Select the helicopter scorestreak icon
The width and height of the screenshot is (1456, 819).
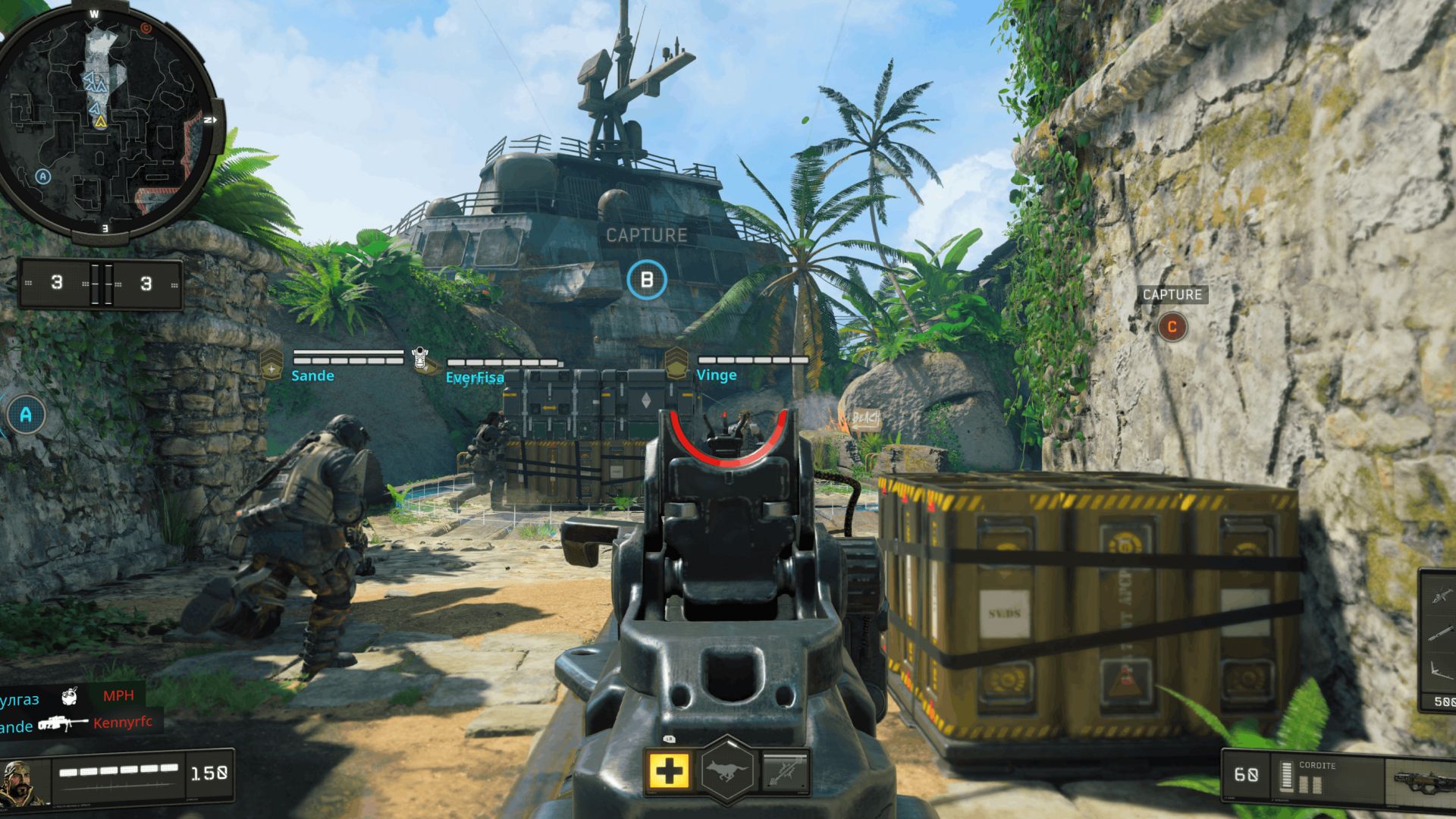coord(1441,594)
